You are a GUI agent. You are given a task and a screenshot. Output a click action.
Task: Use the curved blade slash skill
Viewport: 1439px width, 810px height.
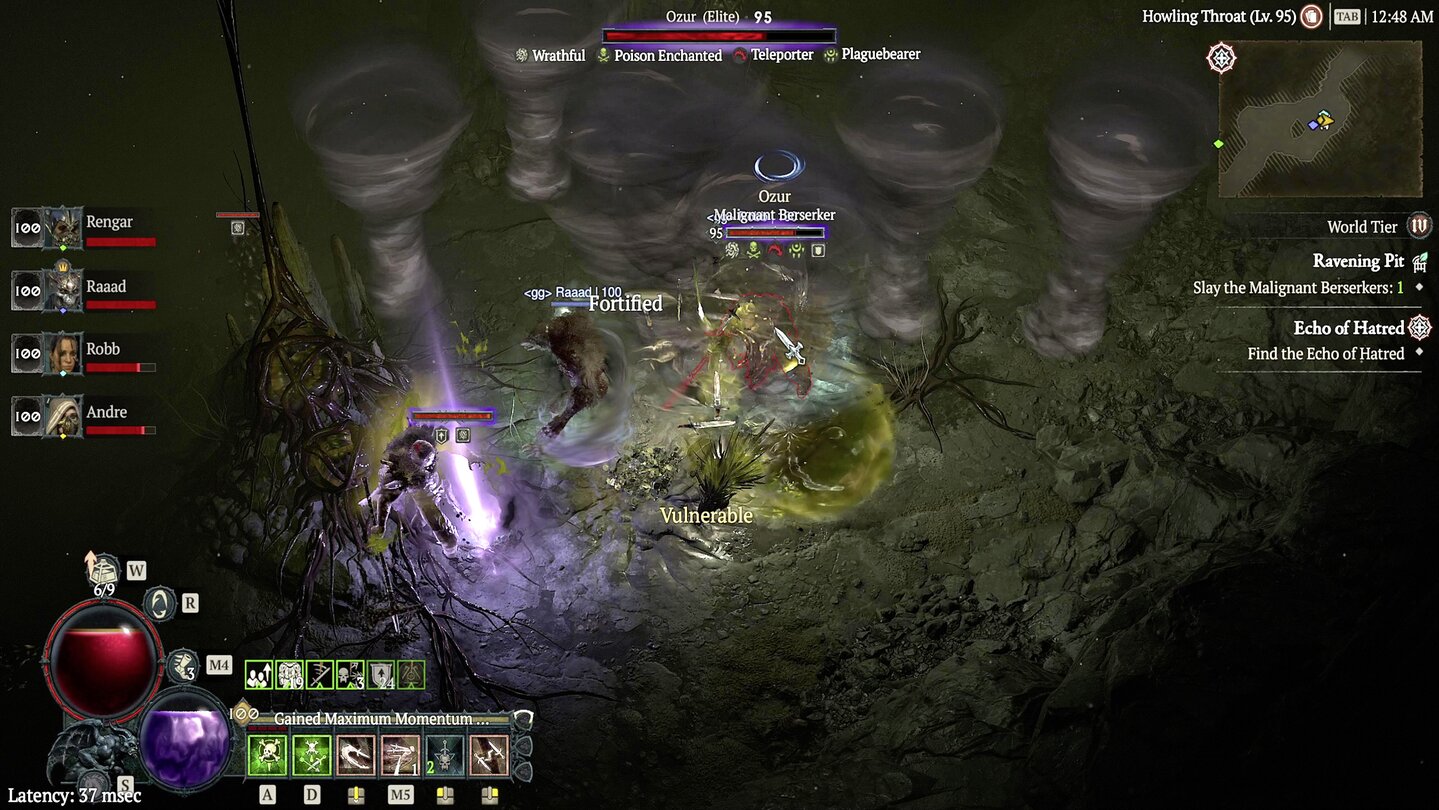356,756
